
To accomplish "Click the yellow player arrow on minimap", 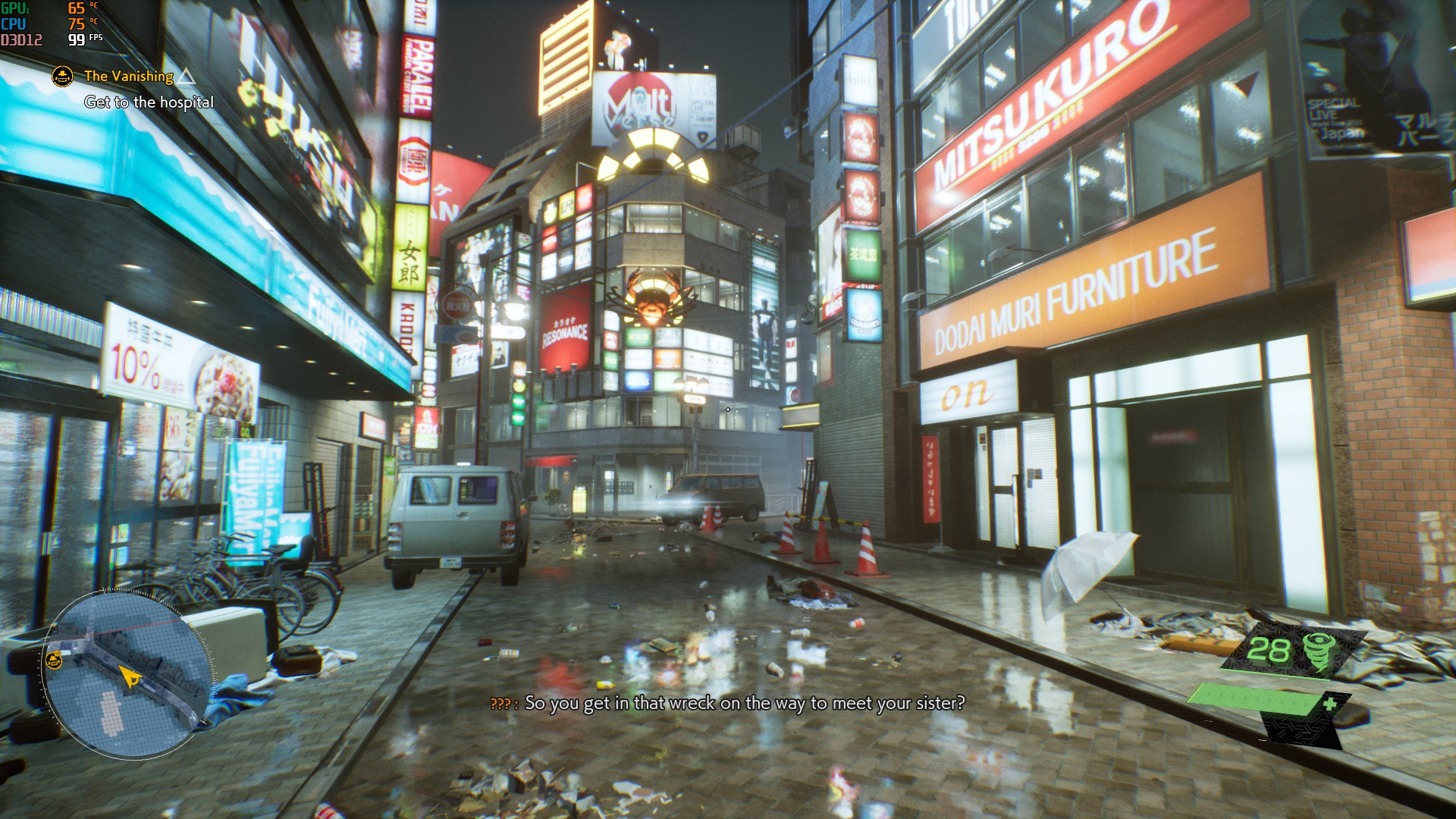I will pos(130,676).
